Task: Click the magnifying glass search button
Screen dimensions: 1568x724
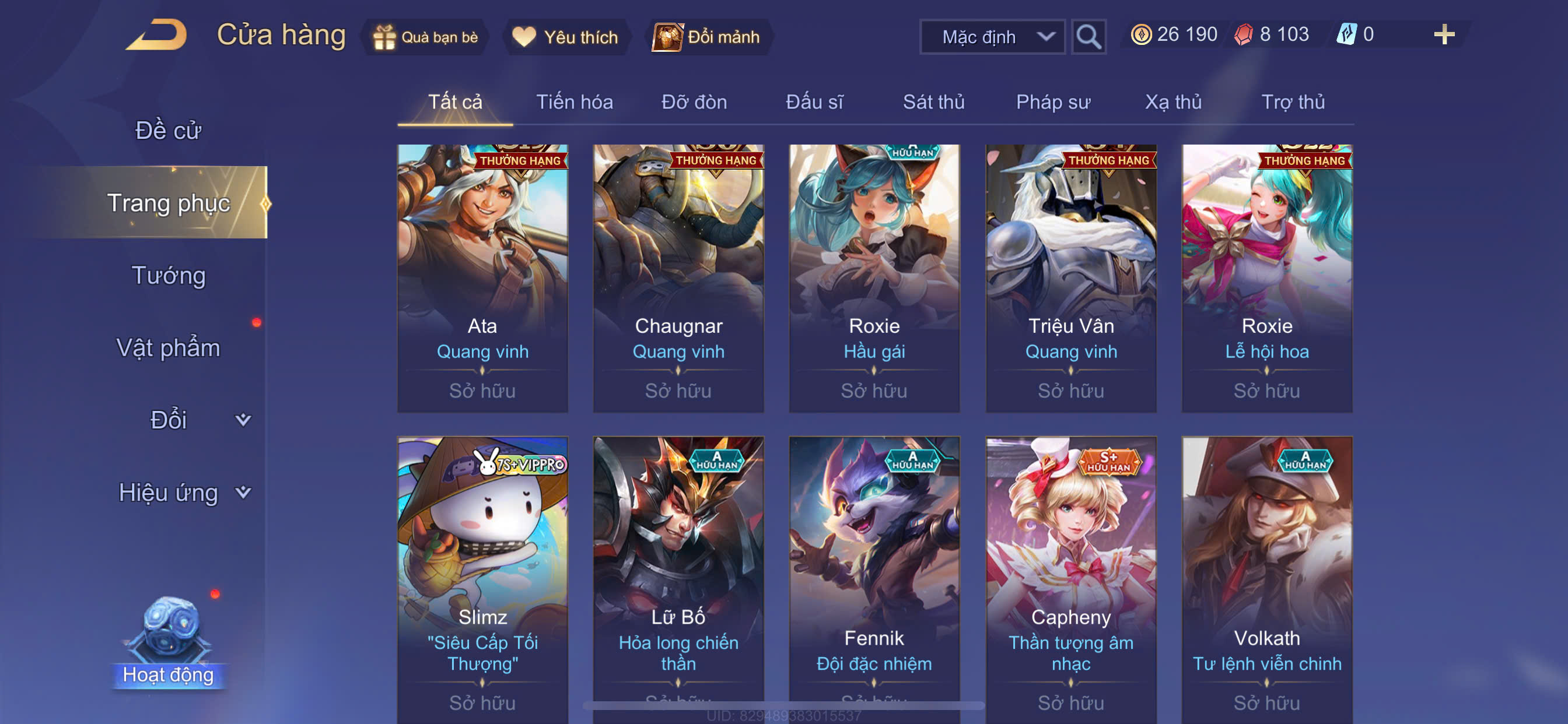Action: click(1088, 37)
